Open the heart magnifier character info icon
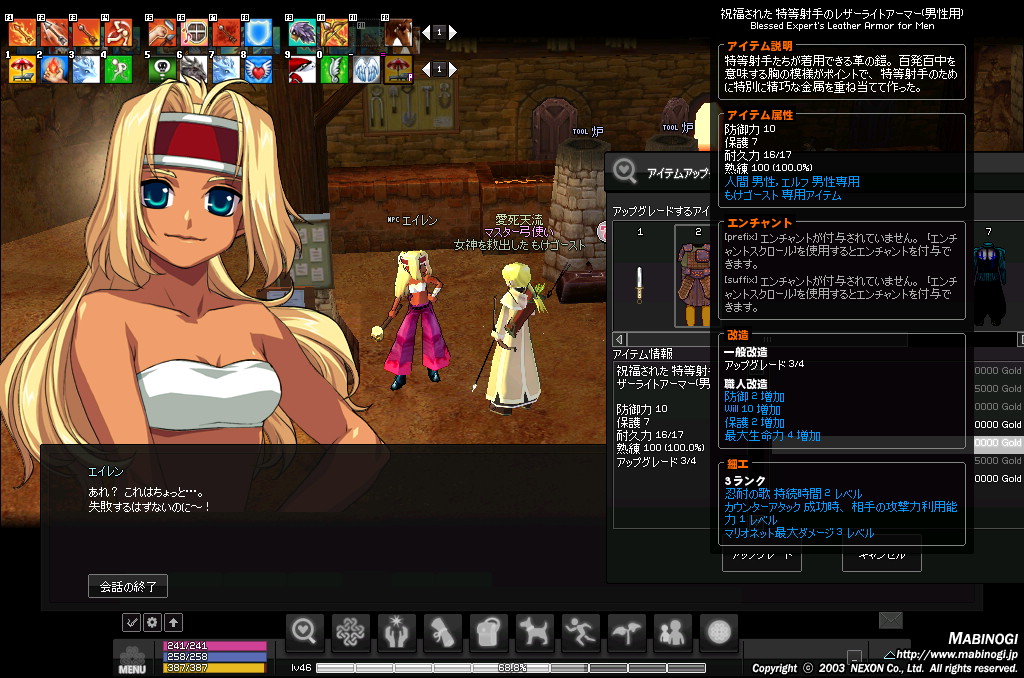Viewport: 1024px width, 678px height. (306, 632)
